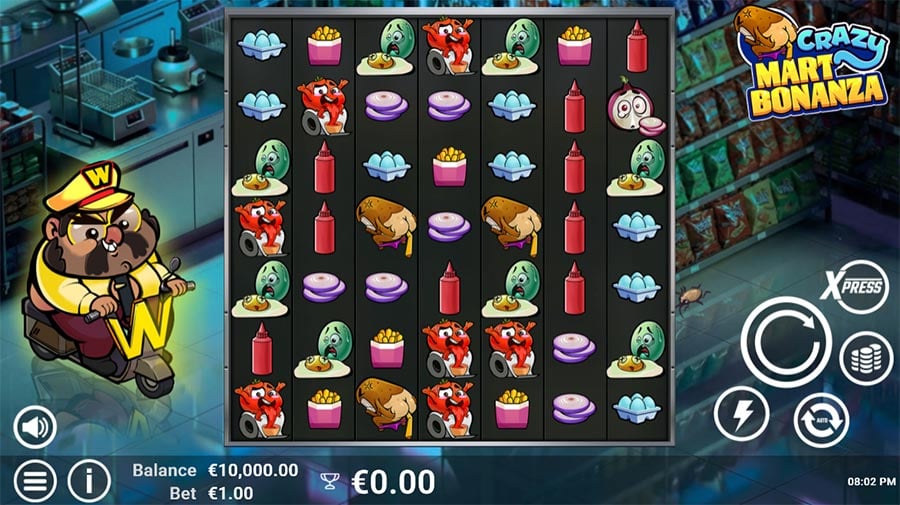Activate the lightning bolt turbo button
900x505 pixels.
[x=741, y=413]
